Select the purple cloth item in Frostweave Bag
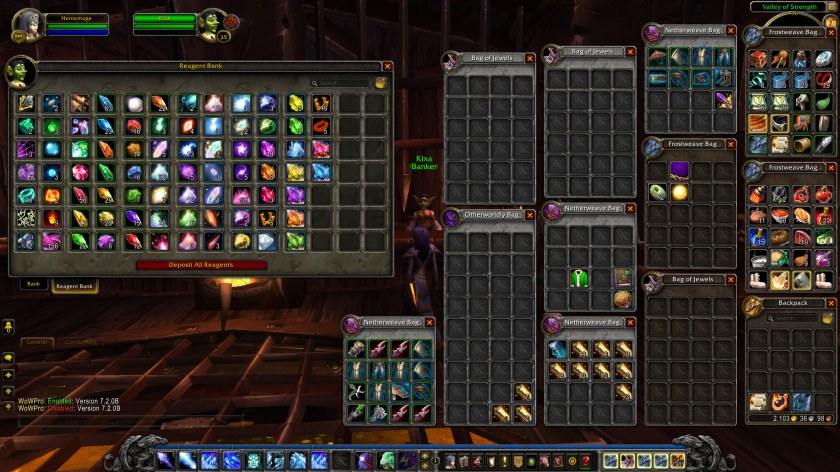The height and width of the screenshot is (472, 840). [679, 170]
